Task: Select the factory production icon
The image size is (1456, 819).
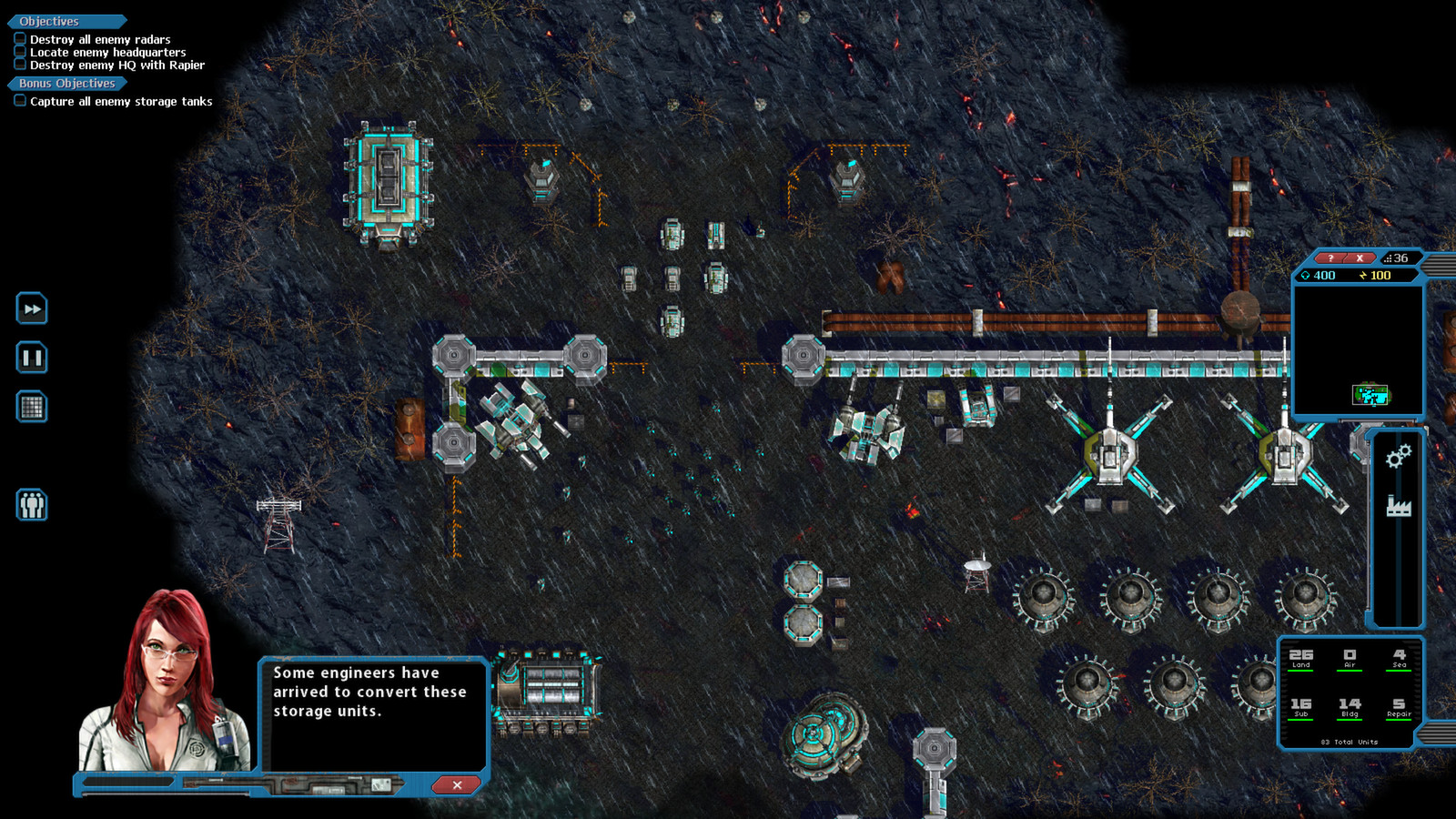Action: click(1398, 506)
